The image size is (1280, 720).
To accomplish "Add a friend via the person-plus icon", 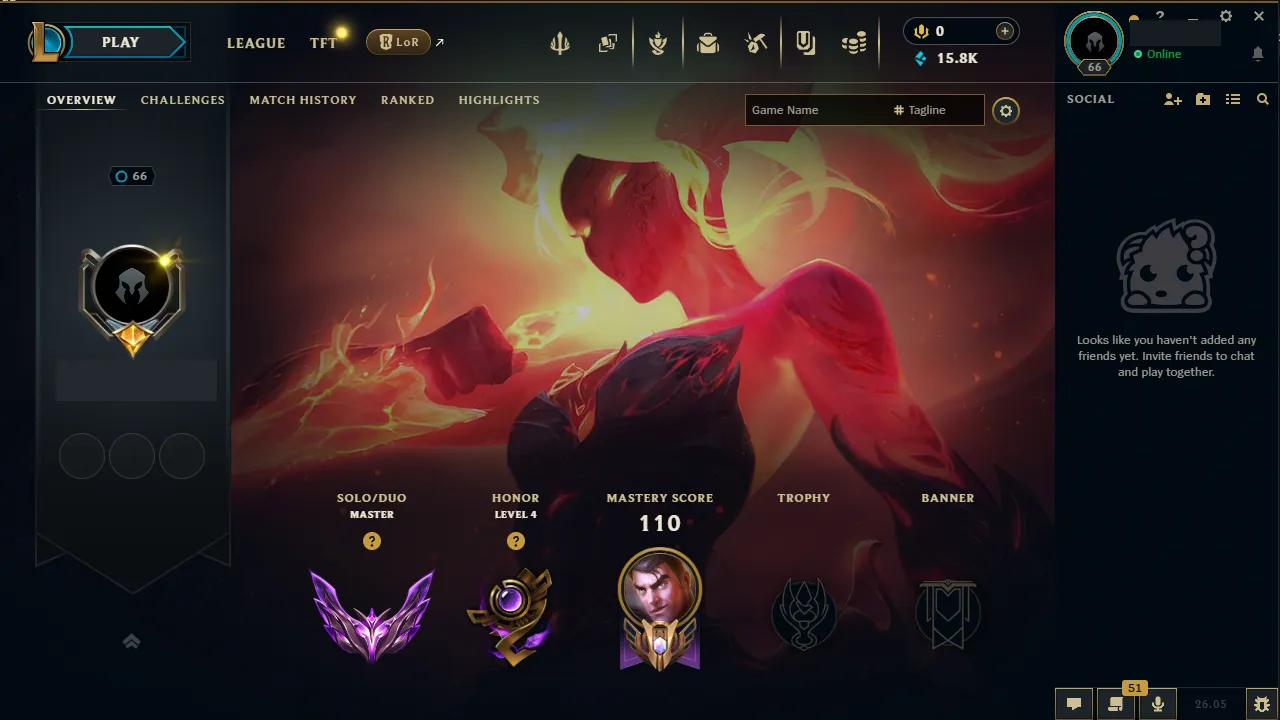I will coord(1171,99).
